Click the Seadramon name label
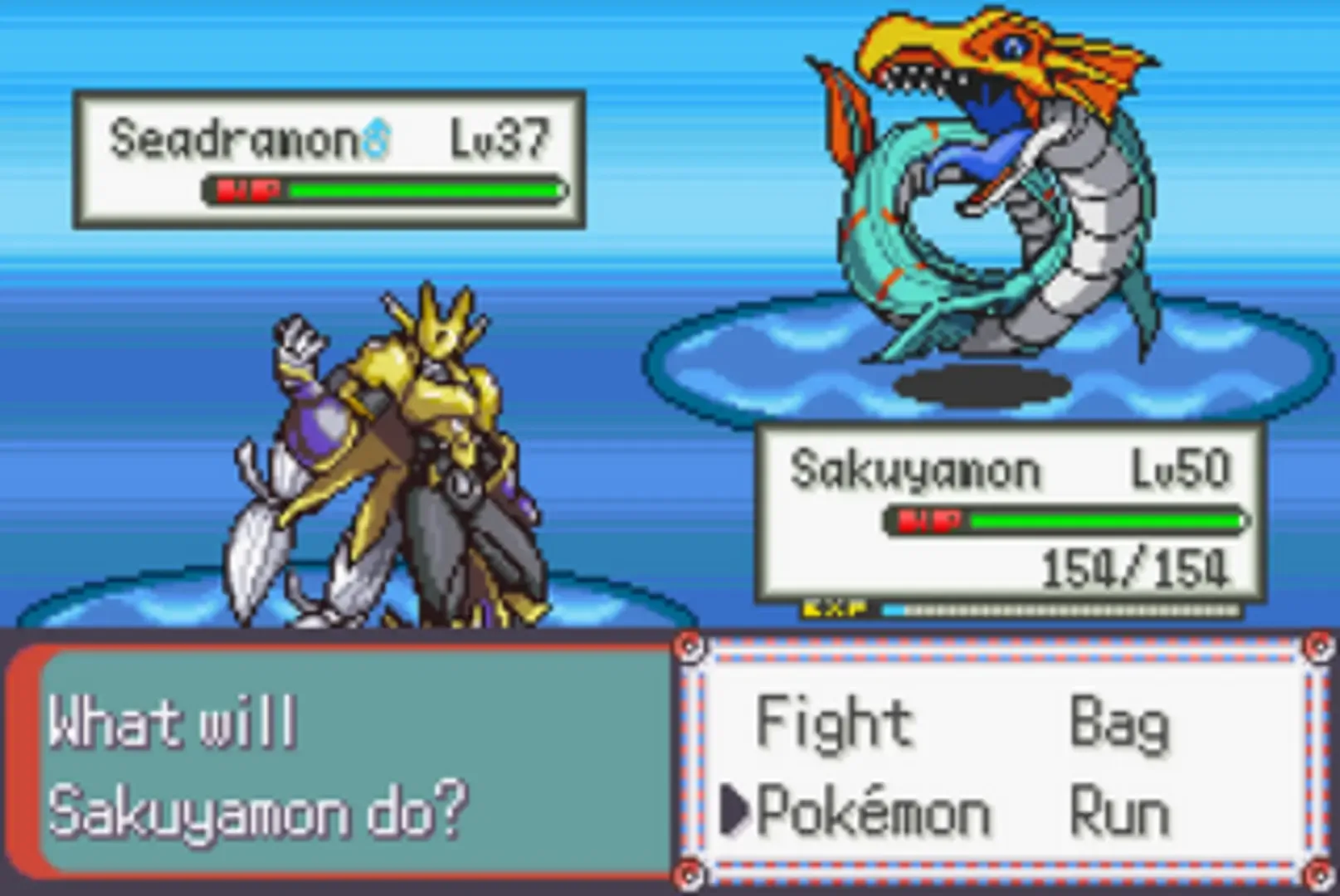Screen dimensions: 1340x896 (232, 136)
